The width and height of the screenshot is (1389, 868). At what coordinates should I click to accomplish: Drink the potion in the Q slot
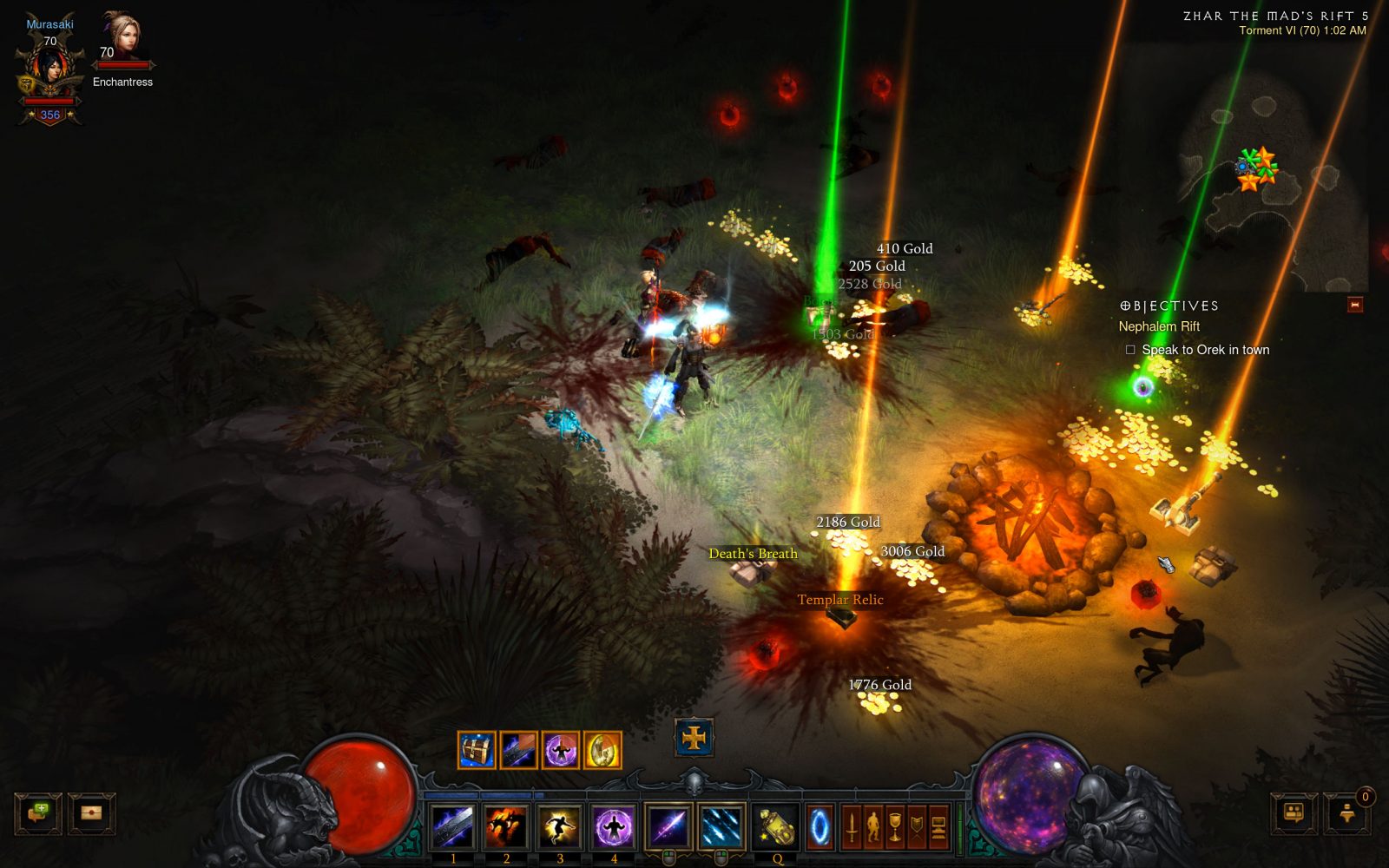point(776,826)
